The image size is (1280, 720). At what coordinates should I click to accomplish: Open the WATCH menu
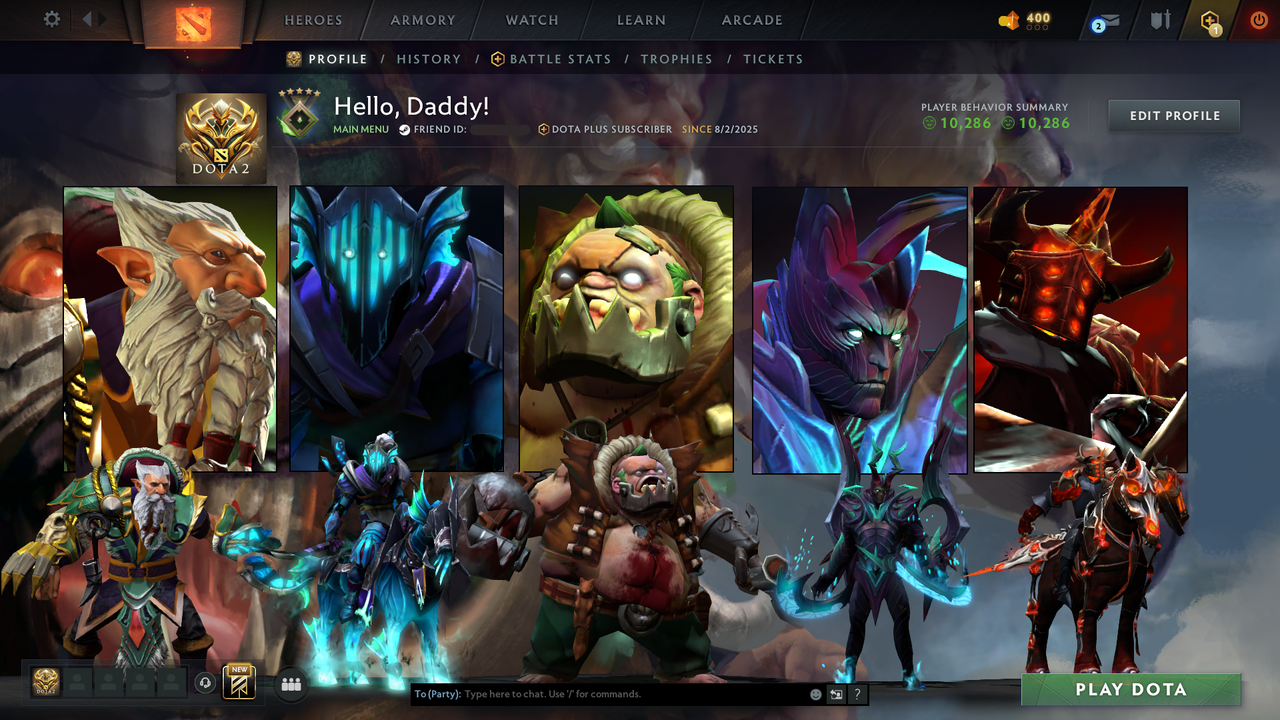click(531, 20)
